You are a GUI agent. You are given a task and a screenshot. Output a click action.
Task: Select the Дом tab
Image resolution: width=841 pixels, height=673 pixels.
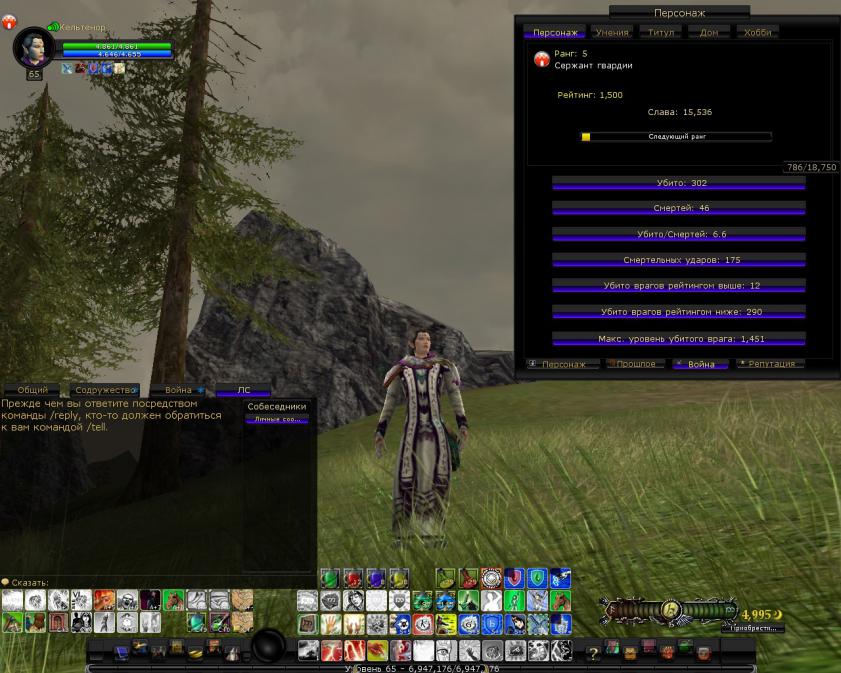click(708, 32)
